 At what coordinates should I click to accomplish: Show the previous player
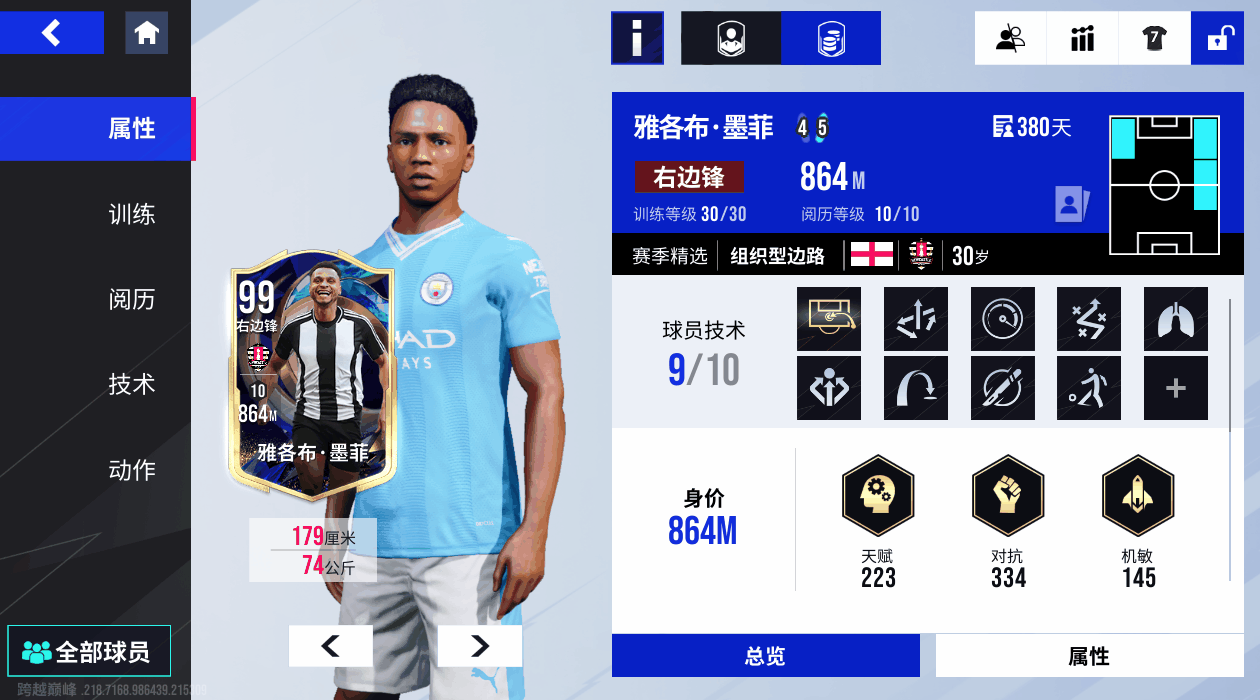330,646
